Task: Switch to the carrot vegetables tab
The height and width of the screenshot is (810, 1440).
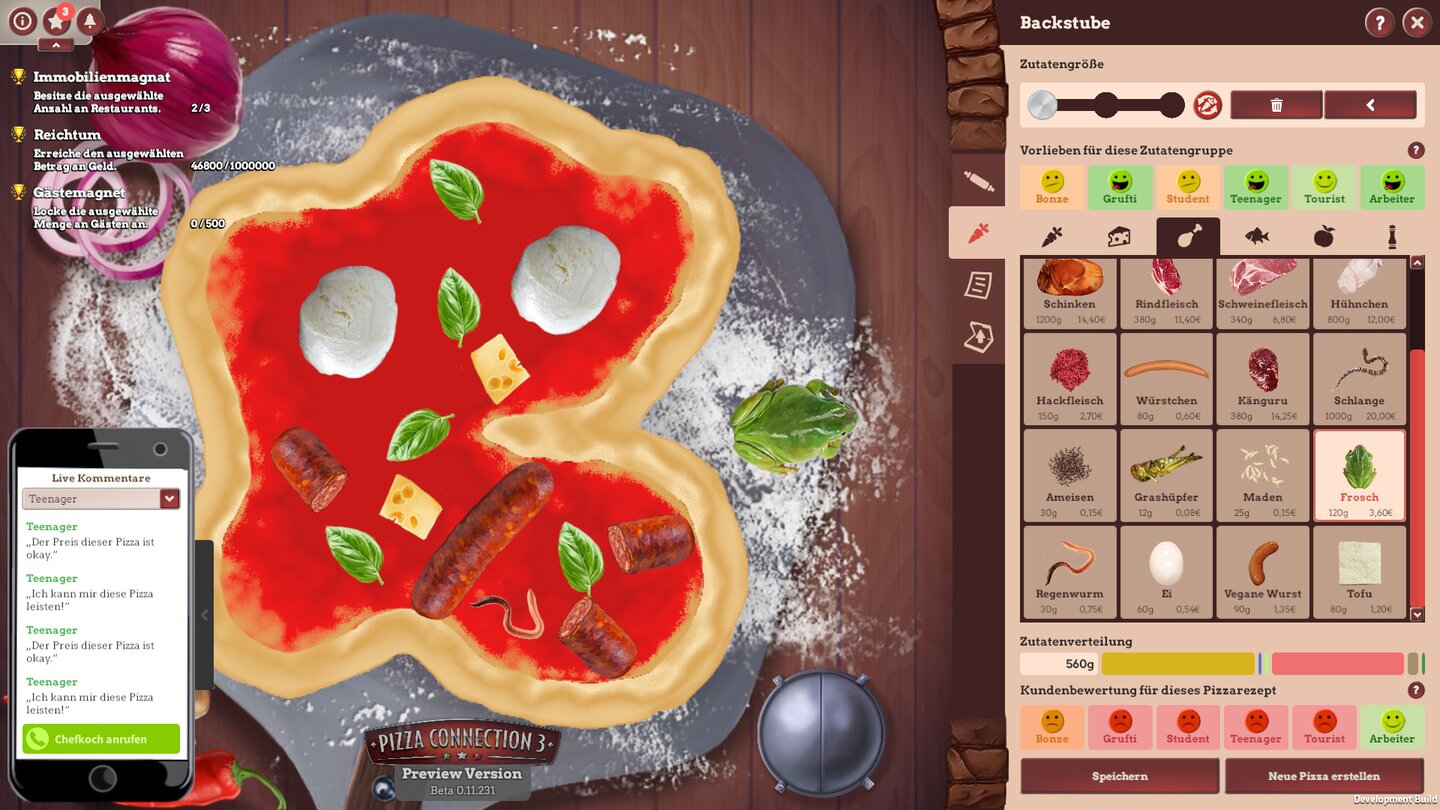Action: (1050, 236)
